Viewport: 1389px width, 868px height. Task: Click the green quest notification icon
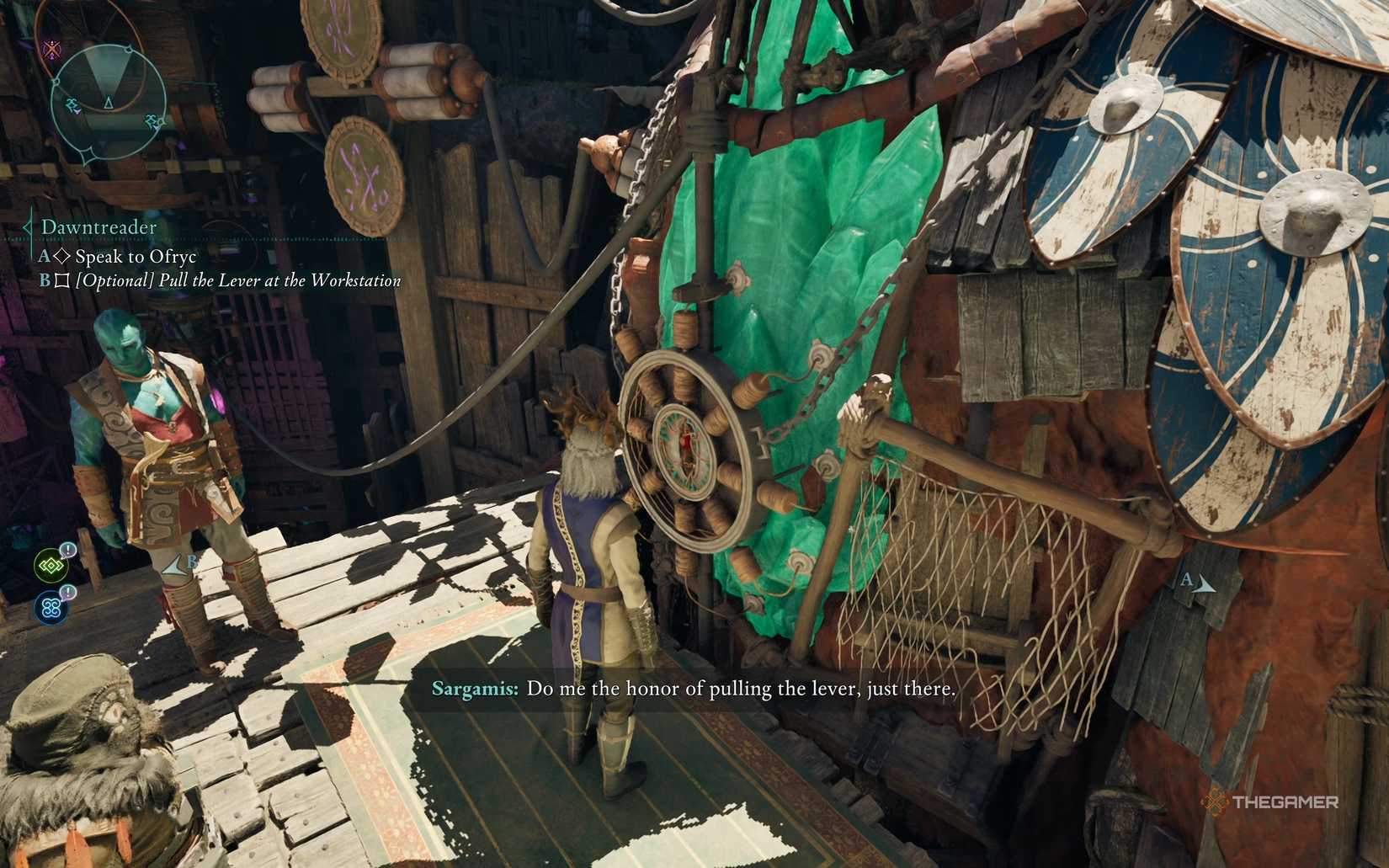[x=52, y=566]
